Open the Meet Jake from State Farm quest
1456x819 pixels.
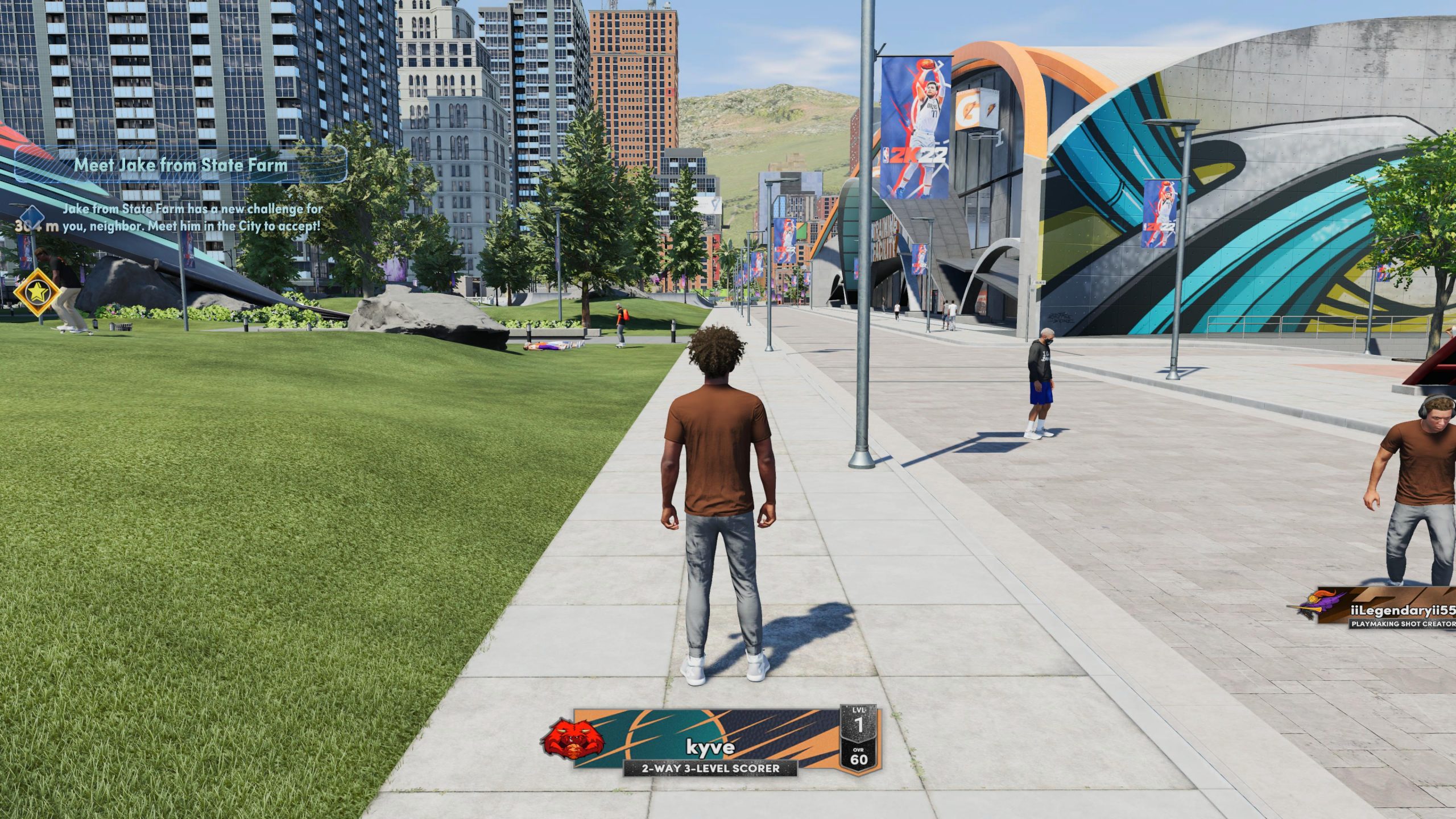(181, 165)
